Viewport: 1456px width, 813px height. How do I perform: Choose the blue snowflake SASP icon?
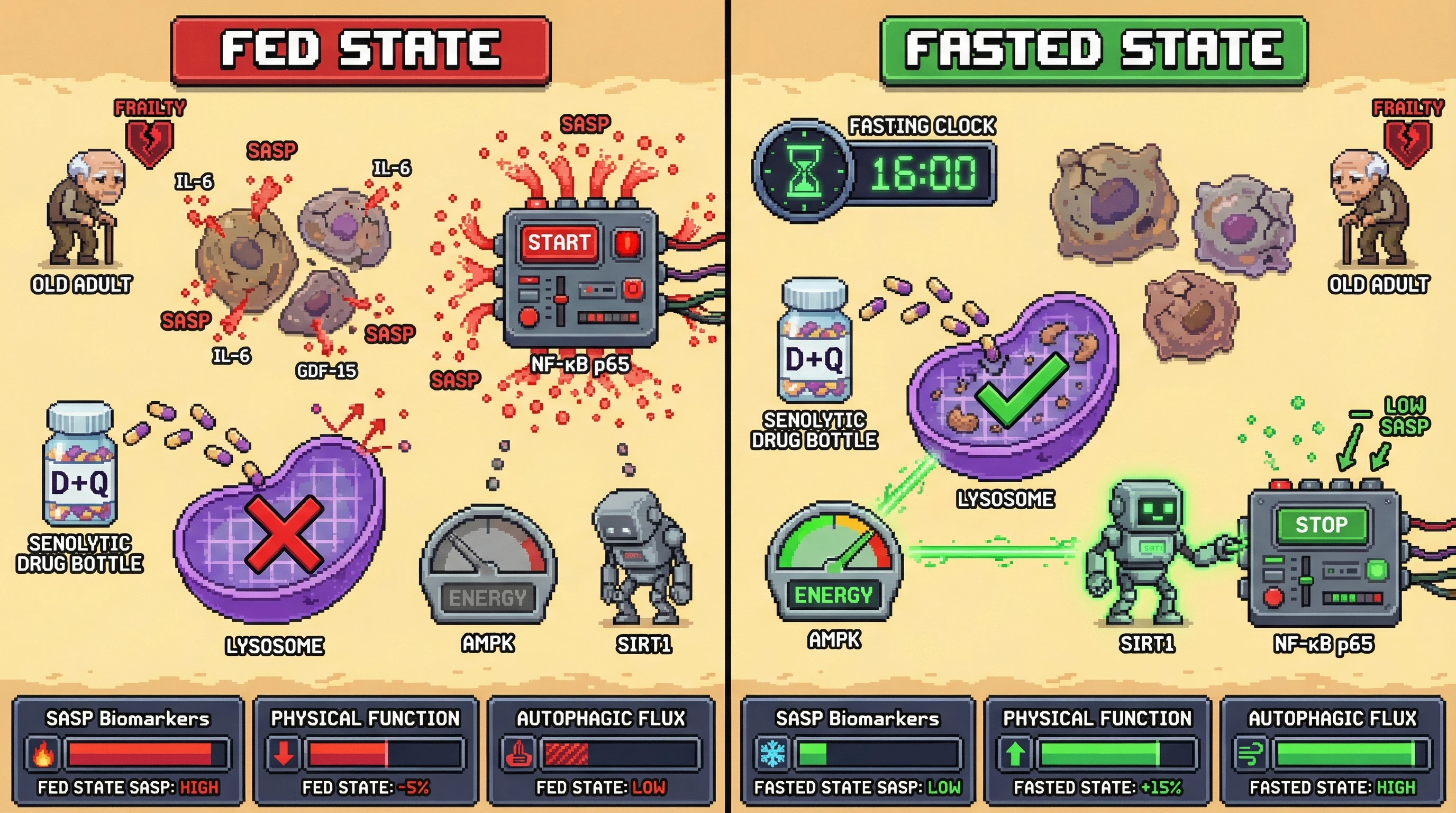click(x=772, y=754)
